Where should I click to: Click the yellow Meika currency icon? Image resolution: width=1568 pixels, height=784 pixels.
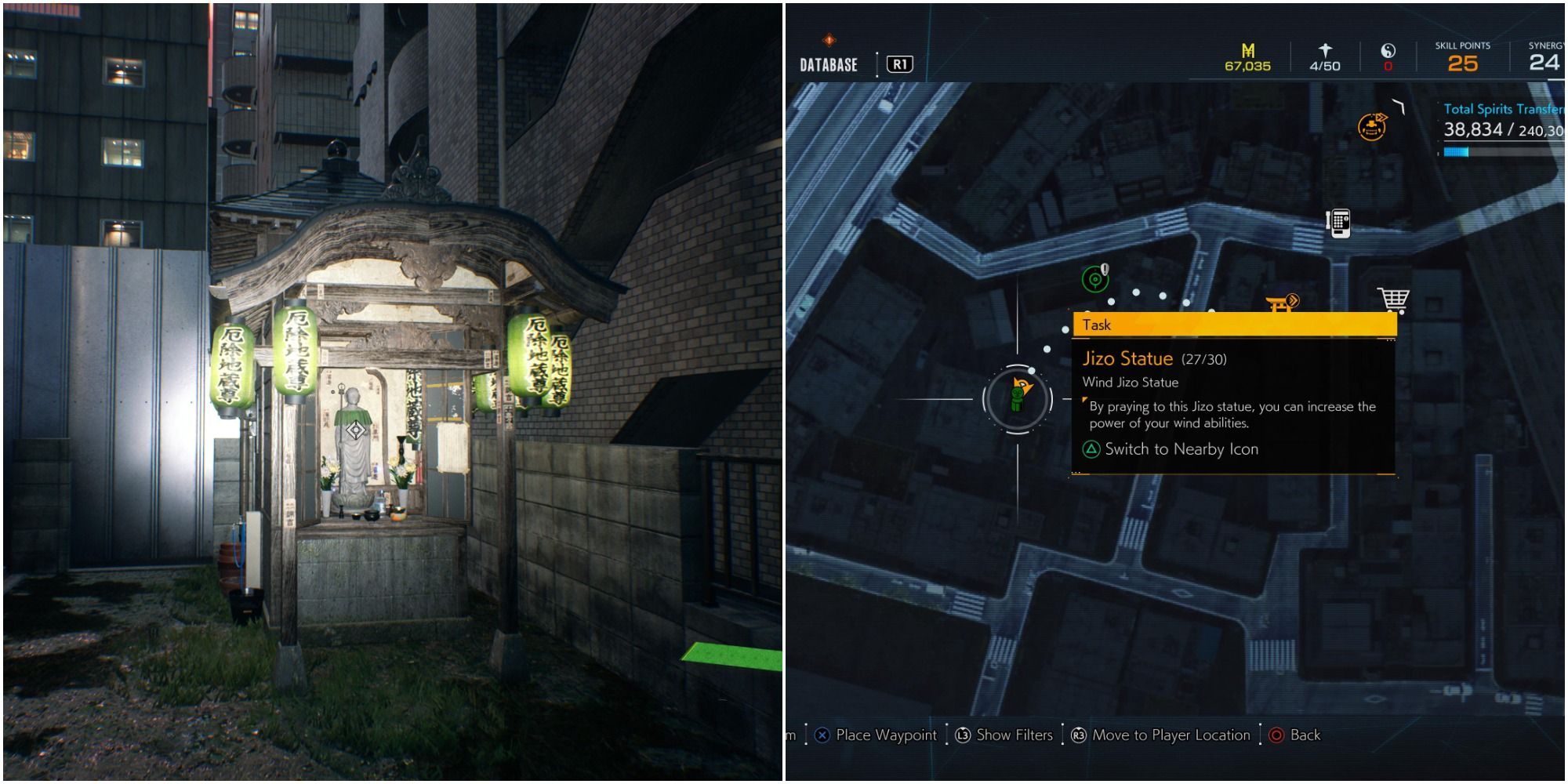click(x=1248, y=49)
